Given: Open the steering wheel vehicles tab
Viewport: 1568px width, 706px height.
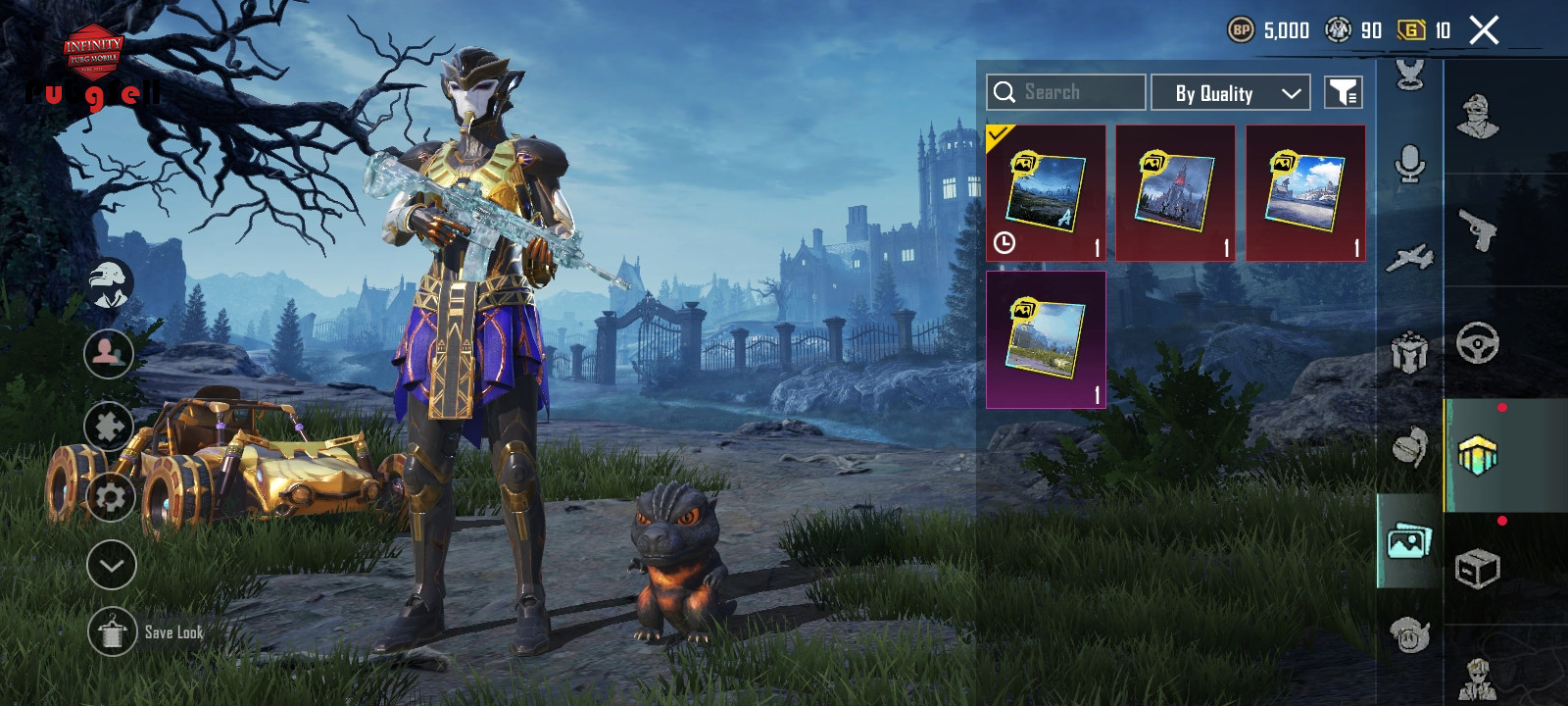Looking at the screenshot, I should (1478, 343).
